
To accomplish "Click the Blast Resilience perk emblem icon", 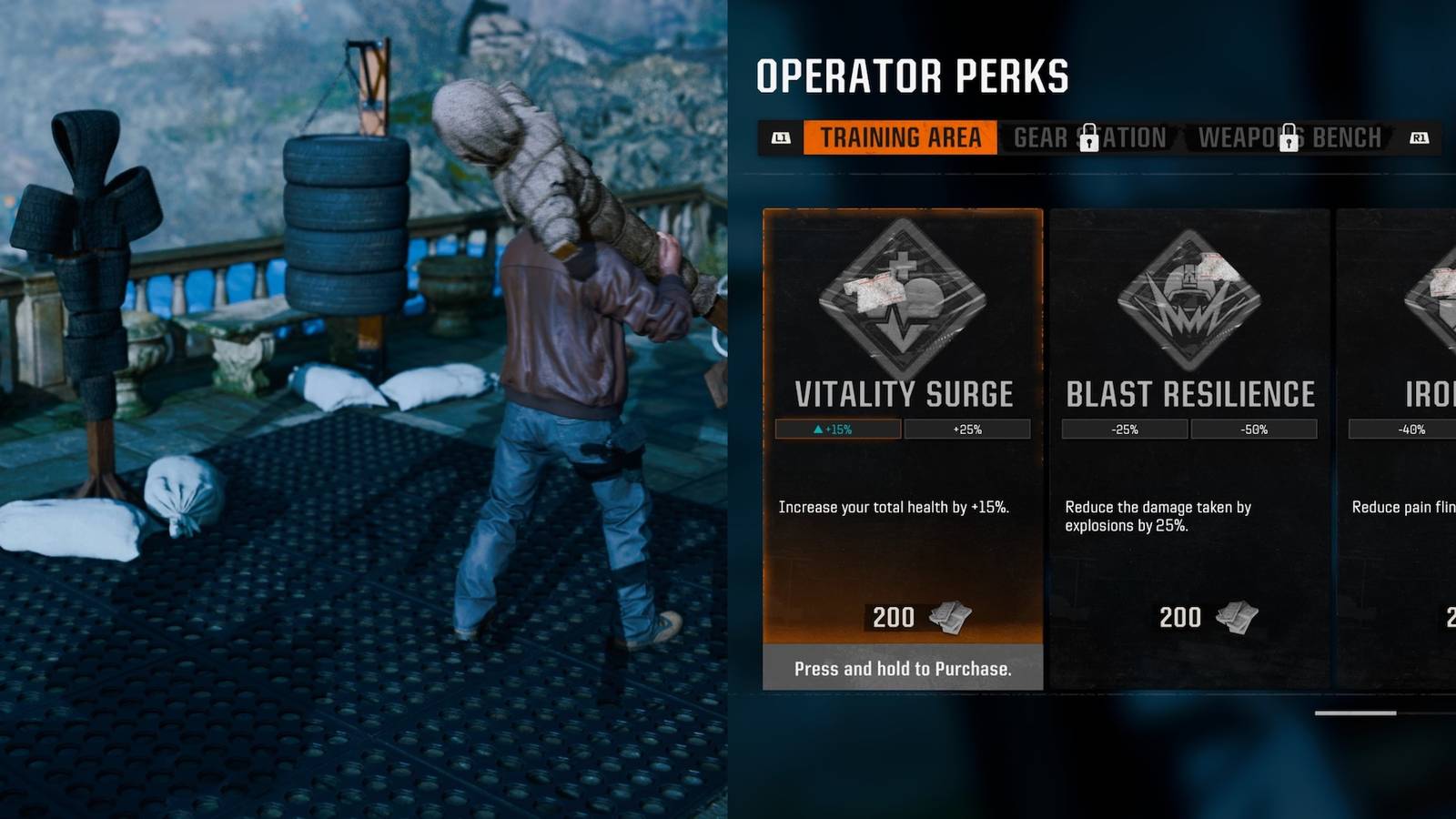I will (1188, 296).
